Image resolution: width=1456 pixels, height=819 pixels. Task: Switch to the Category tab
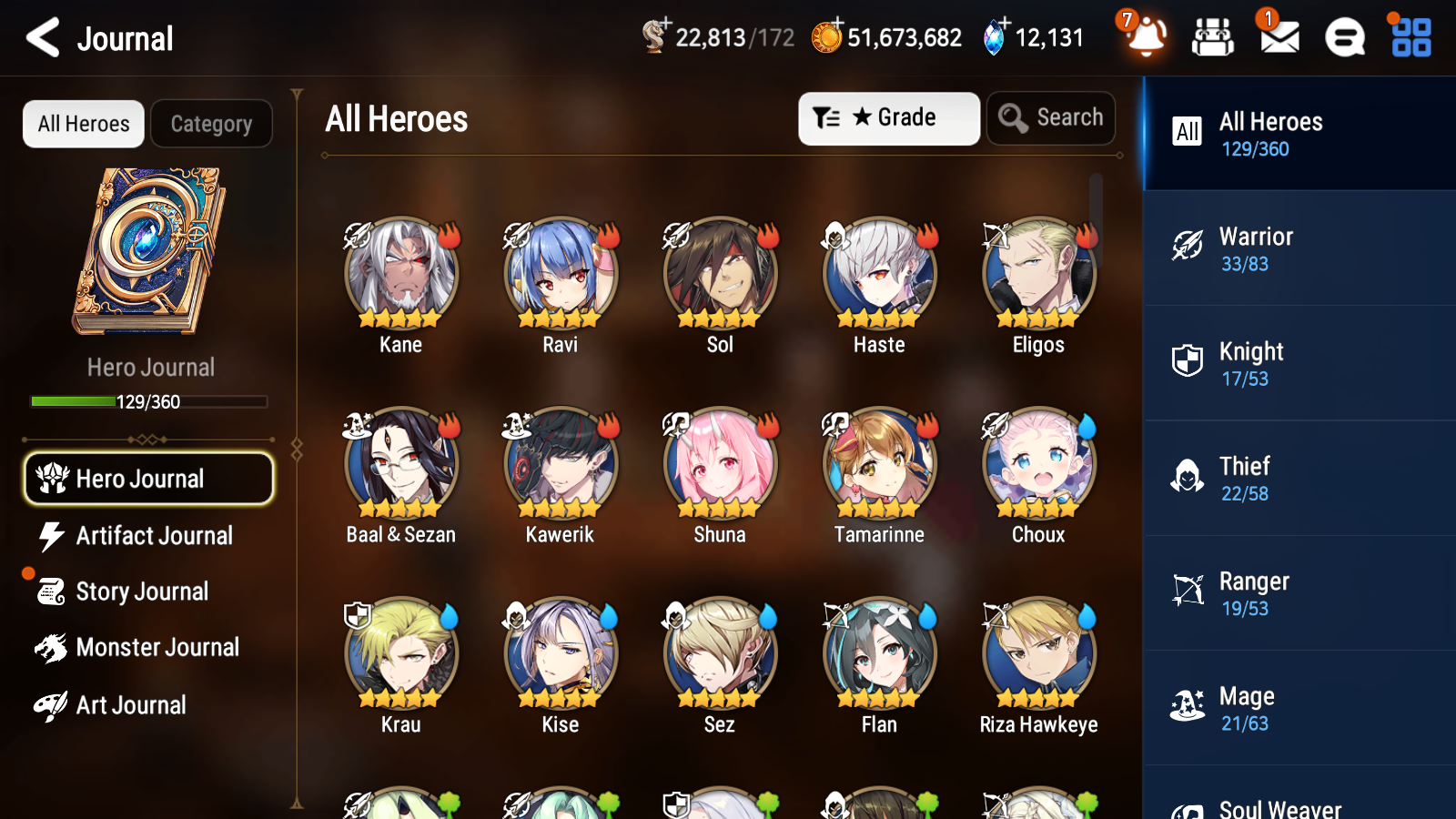pos(211,124)
